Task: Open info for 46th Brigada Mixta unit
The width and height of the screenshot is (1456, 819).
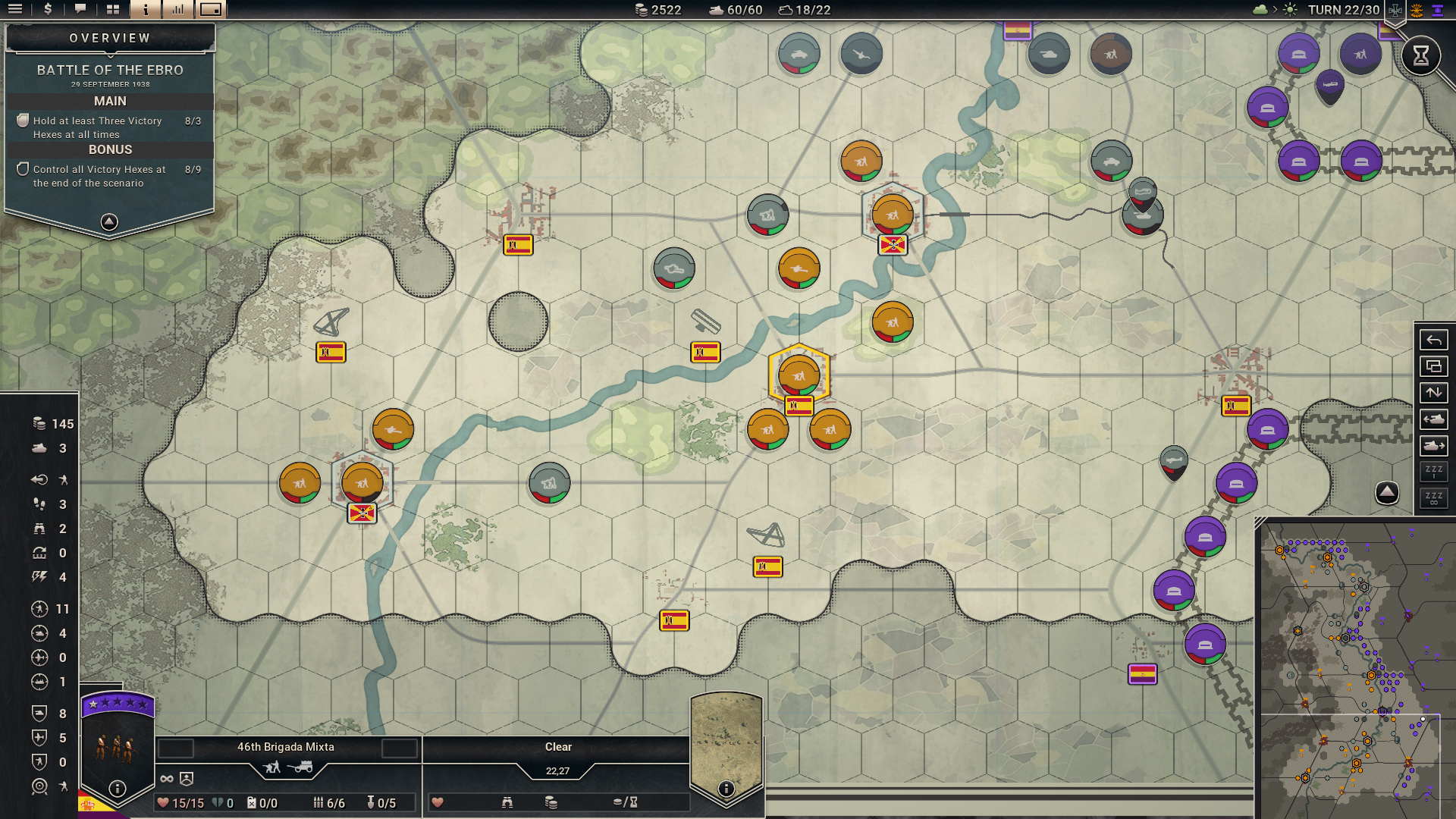Action: 116,789
